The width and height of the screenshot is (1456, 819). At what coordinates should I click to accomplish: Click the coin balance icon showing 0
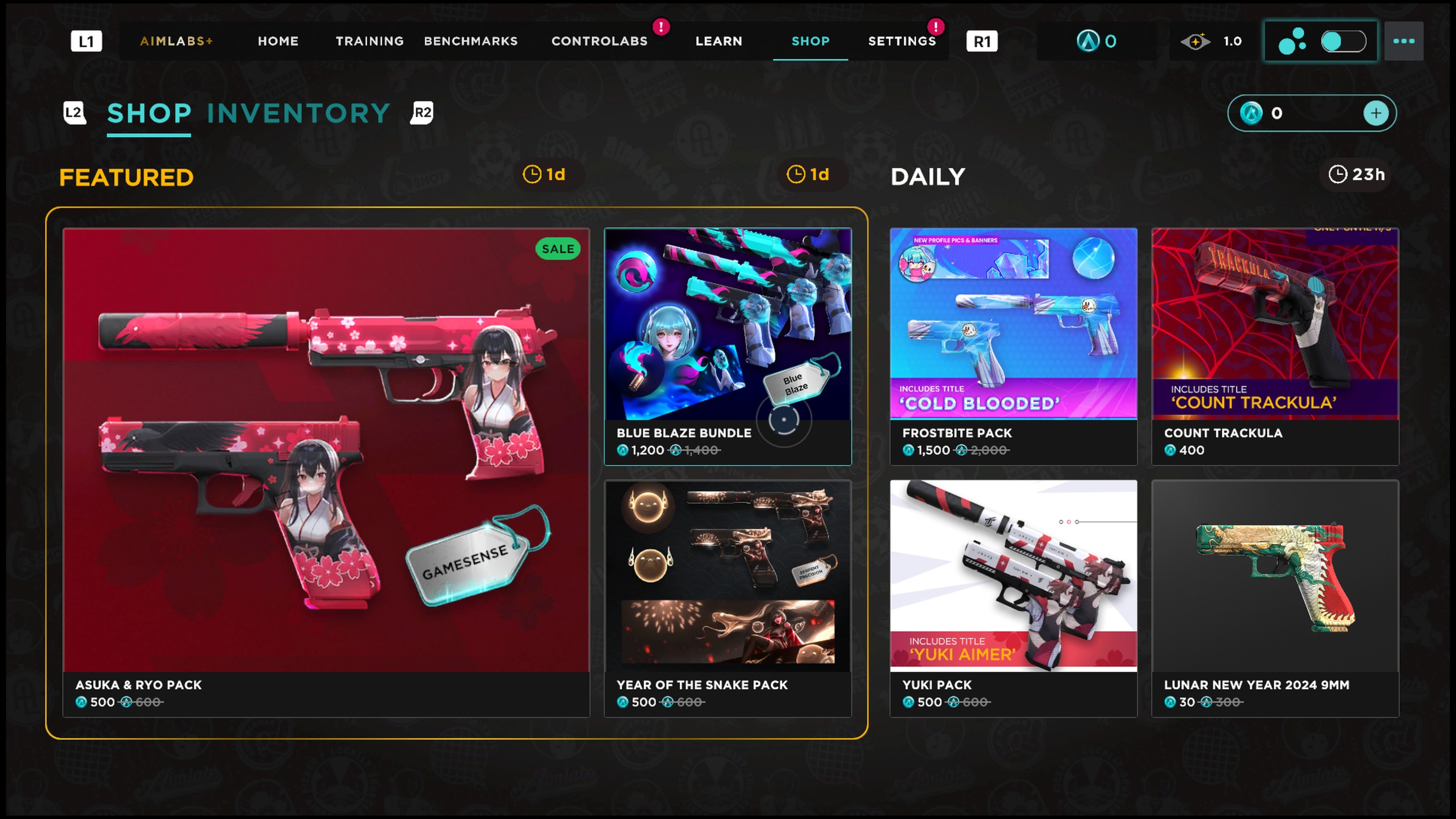click(1089, 41)
